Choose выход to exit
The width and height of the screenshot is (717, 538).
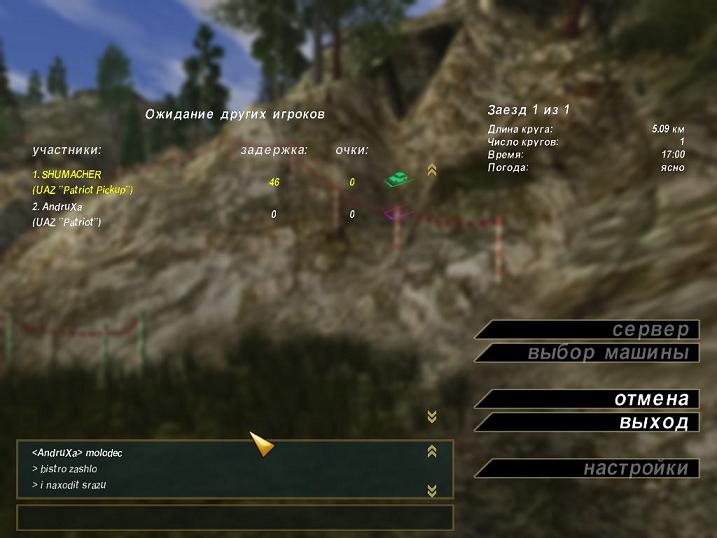pos(590,422)
